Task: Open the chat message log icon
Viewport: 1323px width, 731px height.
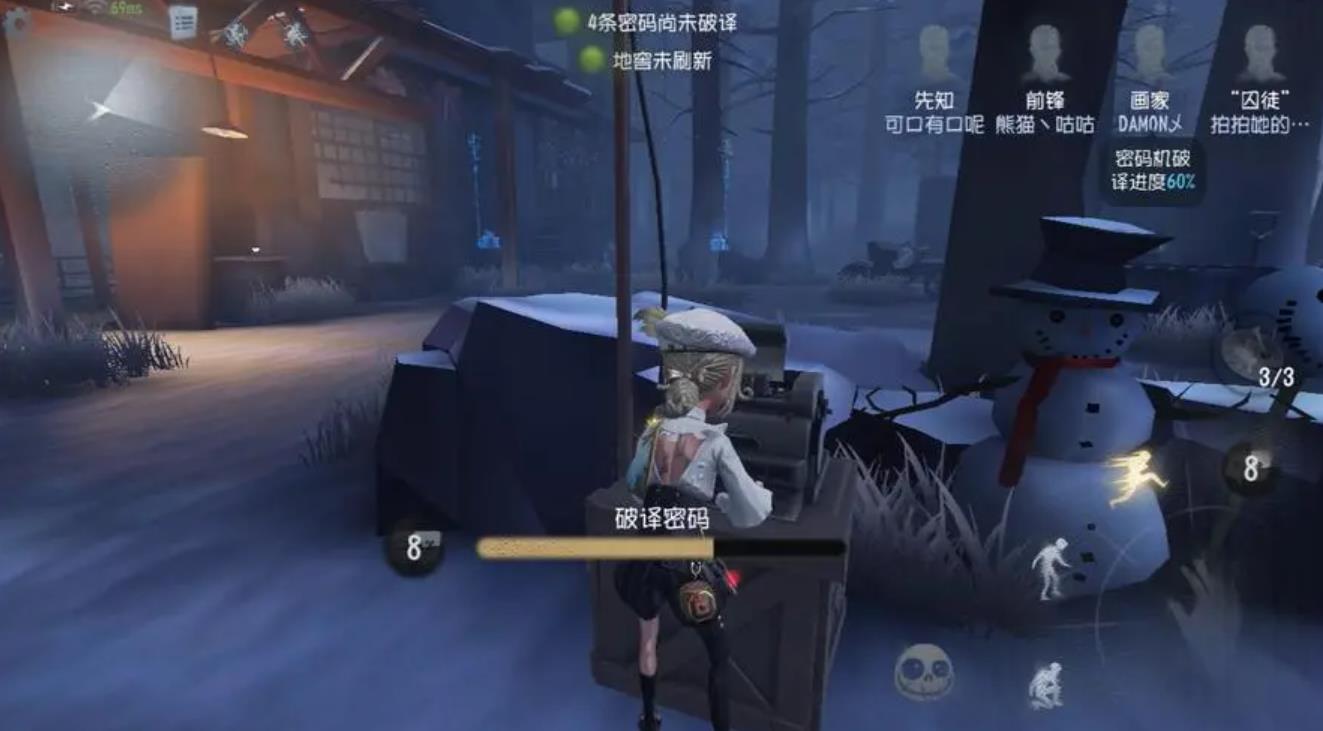Action: click(184, 20)
